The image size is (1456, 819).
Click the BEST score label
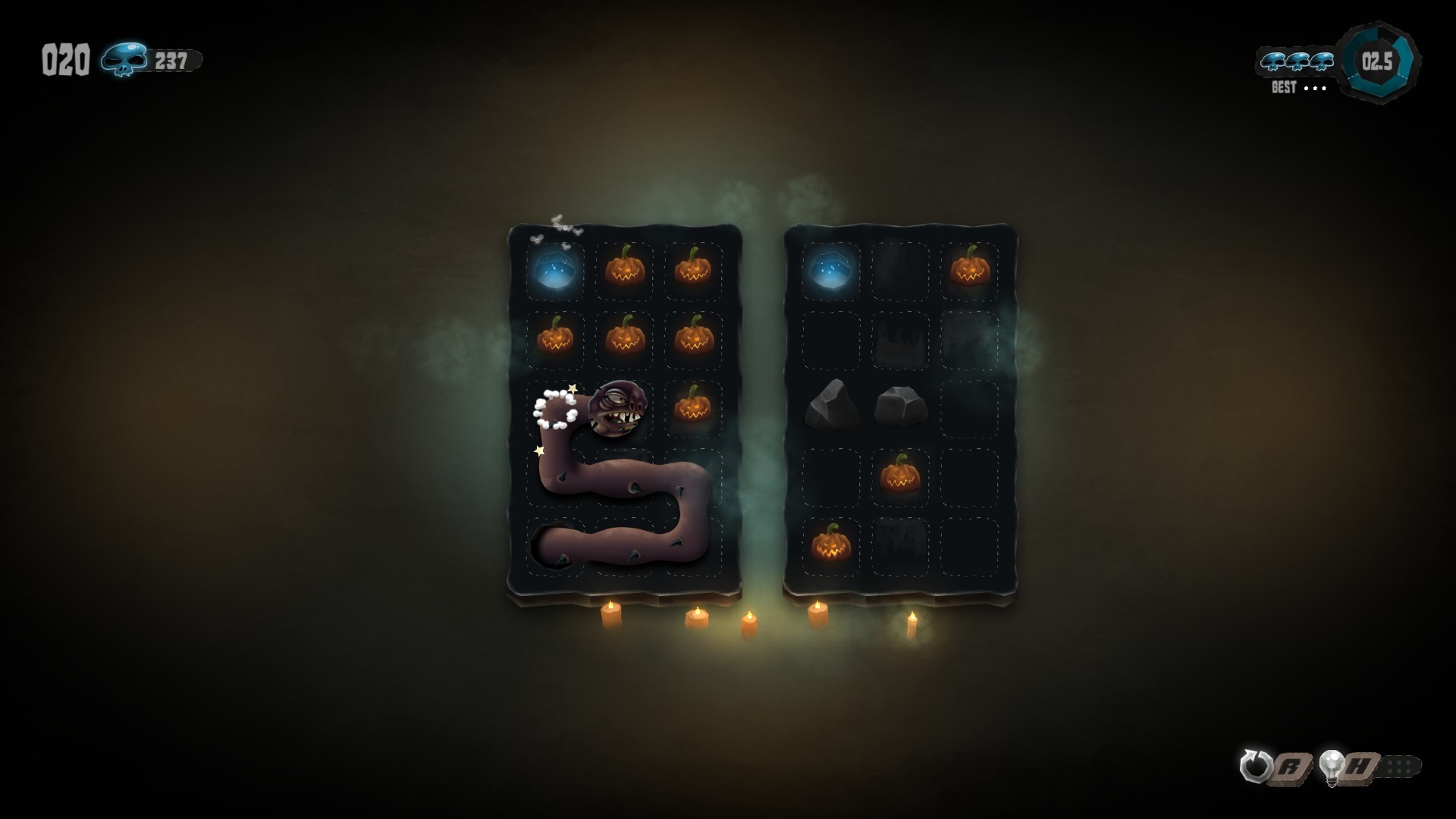(x=1284, y=88)
